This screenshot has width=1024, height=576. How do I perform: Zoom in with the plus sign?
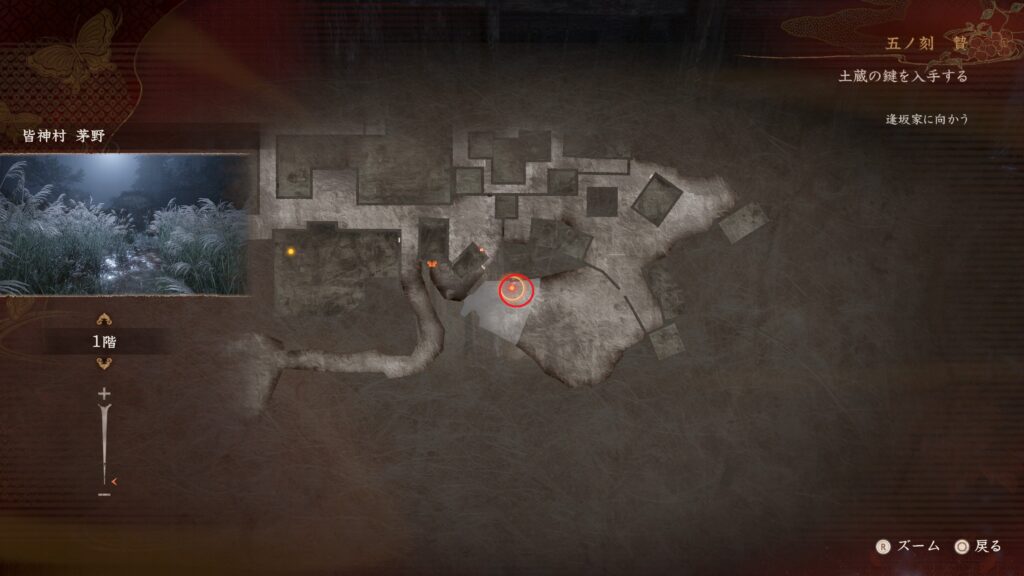pyautogui.click(x=103, y=394)
